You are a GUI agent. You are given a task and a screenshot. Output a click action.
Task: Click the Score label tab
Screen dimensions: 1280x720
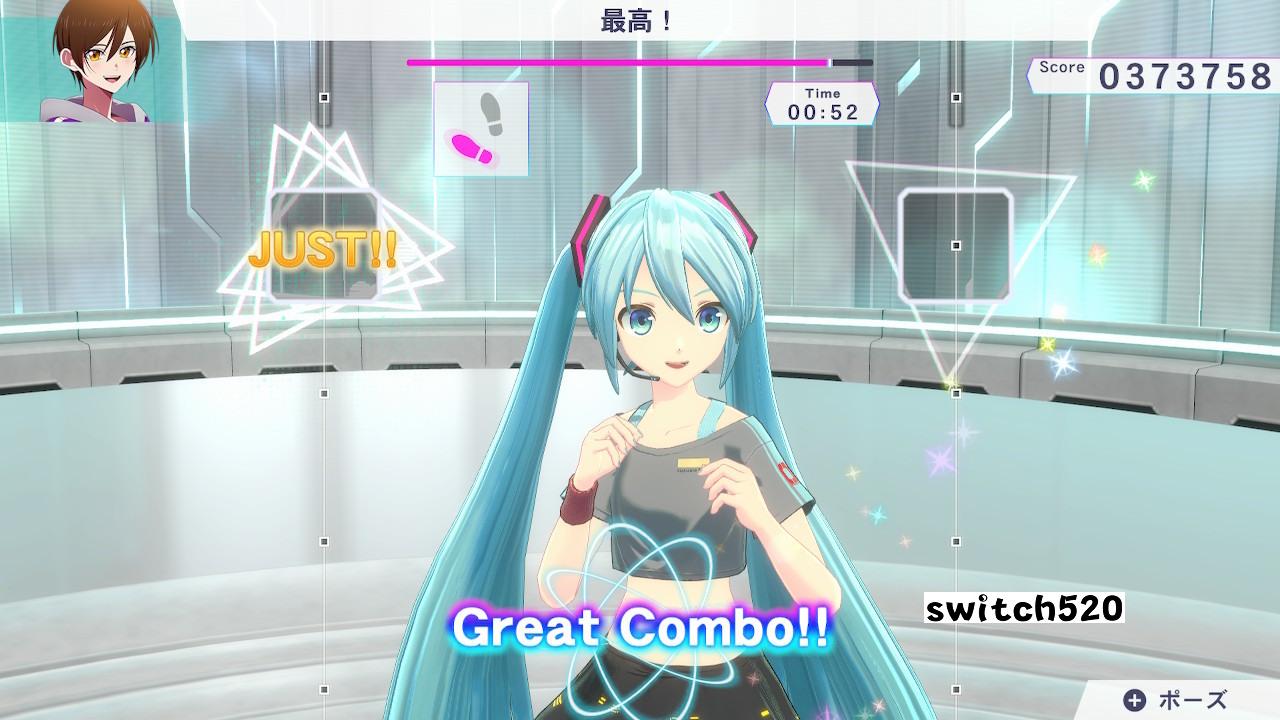click(x=1060, y=68)
